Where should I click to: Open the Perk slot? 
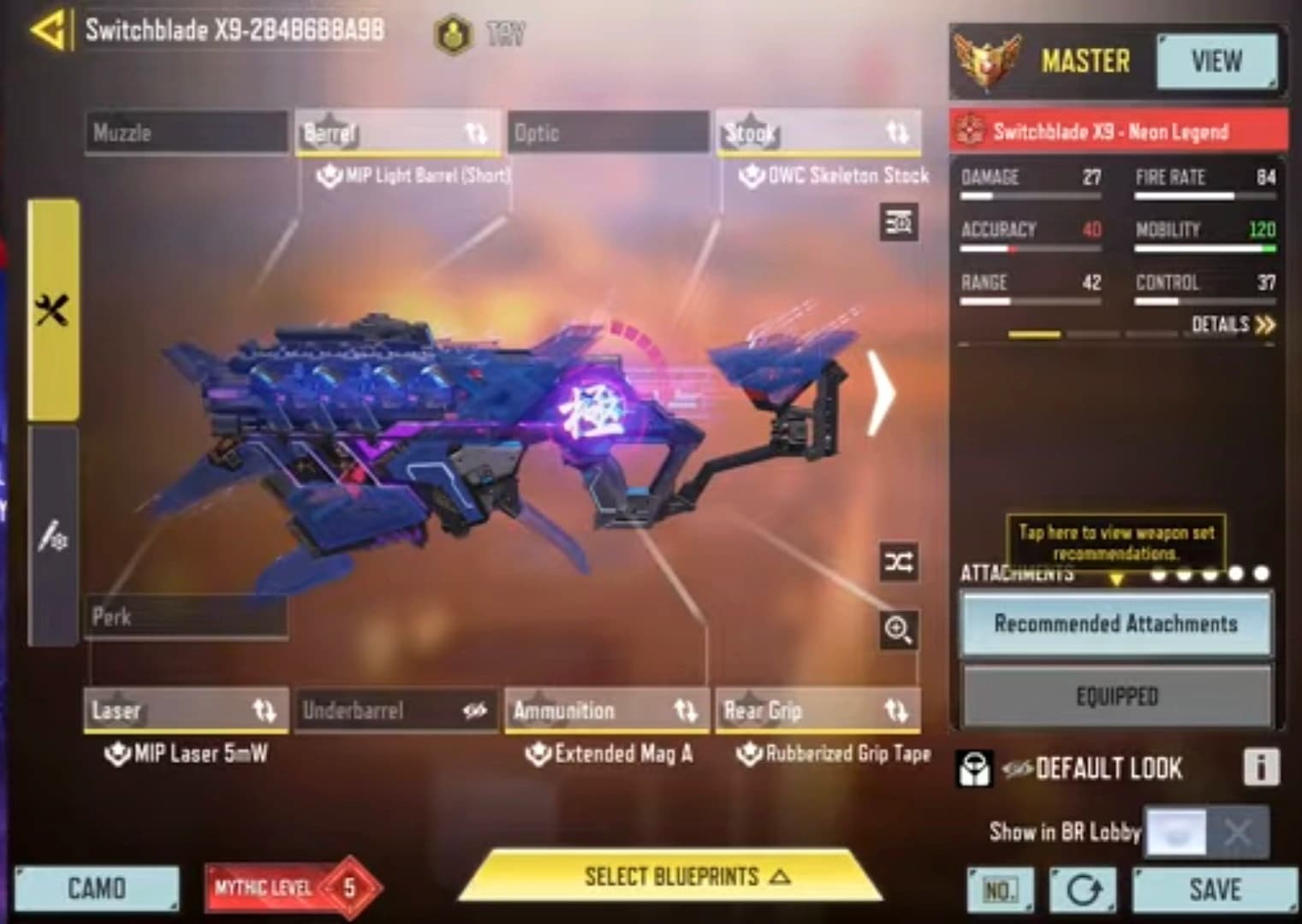tap(186, 617)
